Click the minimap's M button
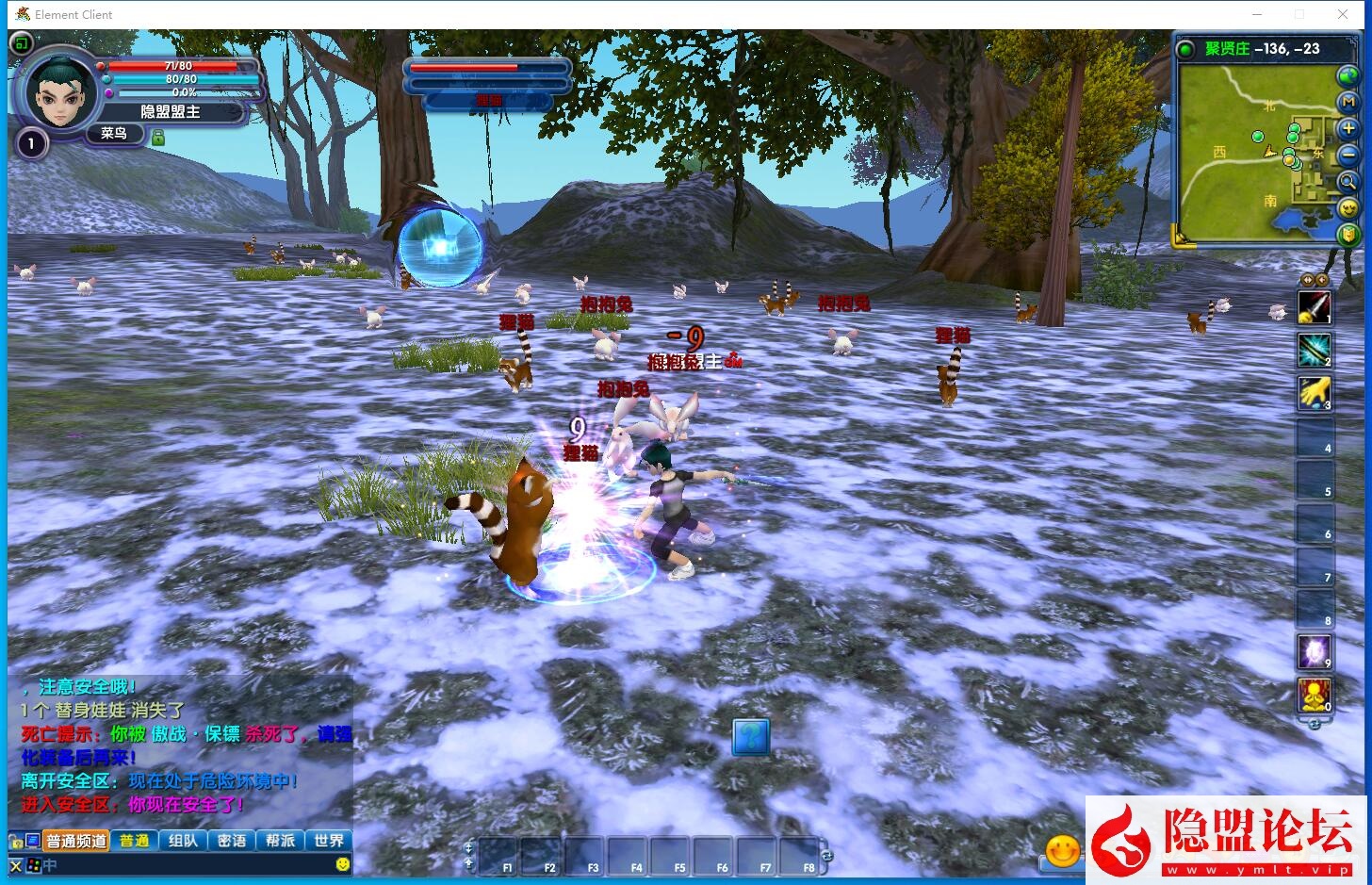The height and width of the screenshot is (885, 1372). coord(1348,102)
